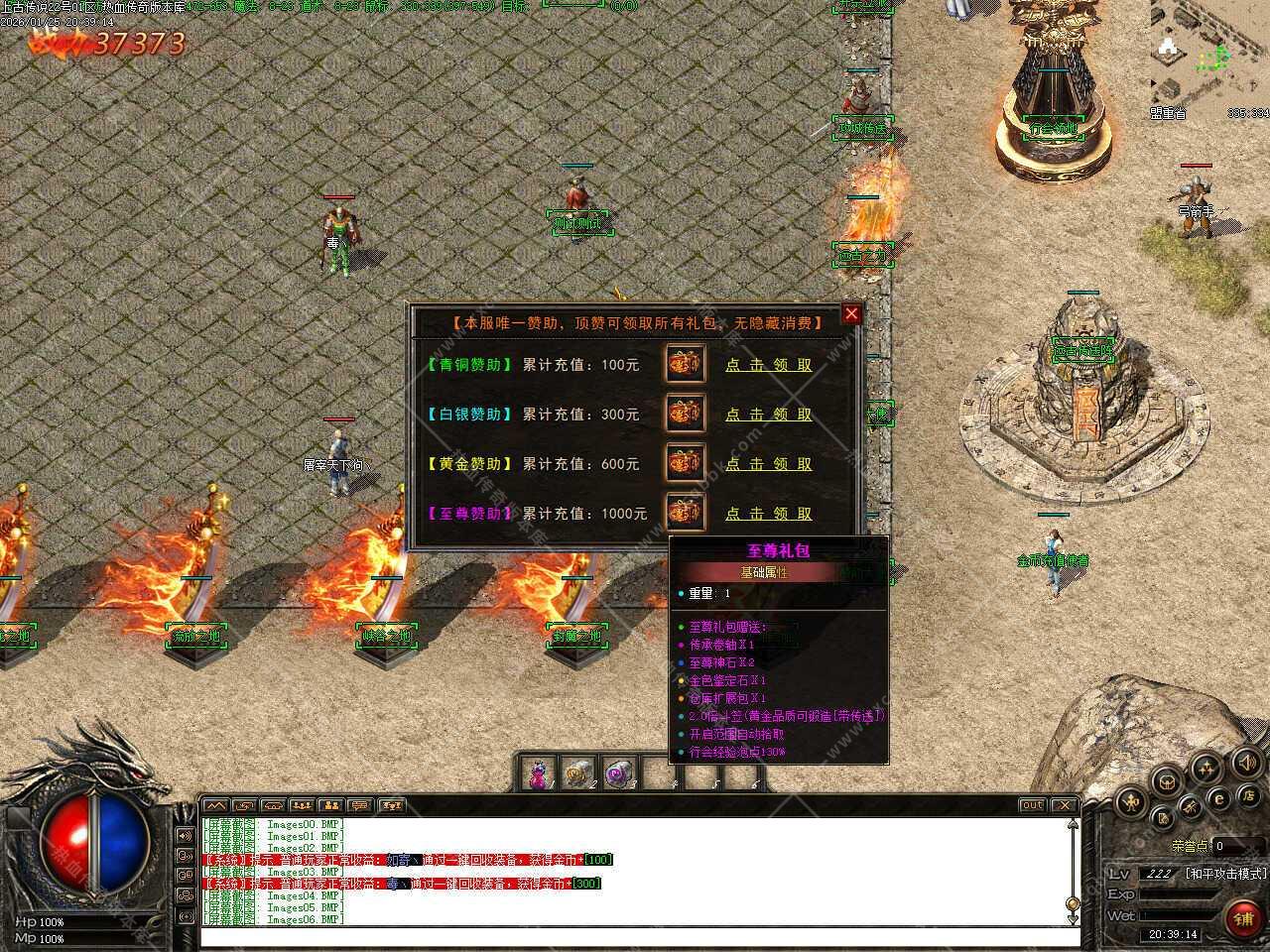Use the pink potion in hotbar slot 1
Image resolution: width=1270 pixels, height=952 pixels.
(x=539, y=773)
